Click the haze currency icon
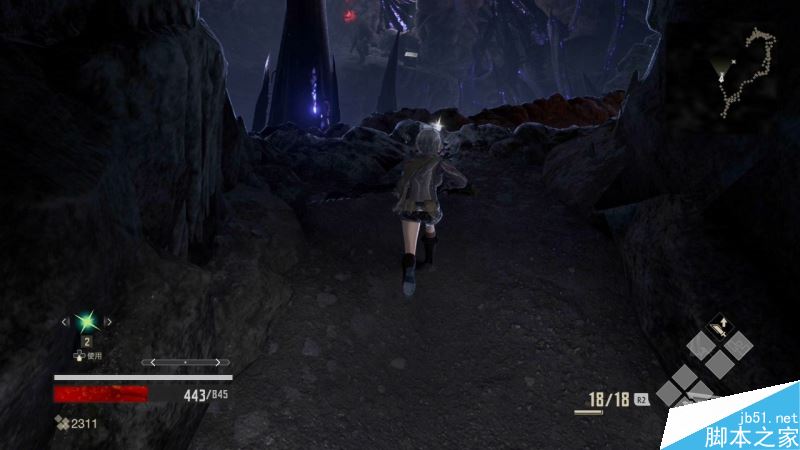800x450 pixels. [62, 424]
